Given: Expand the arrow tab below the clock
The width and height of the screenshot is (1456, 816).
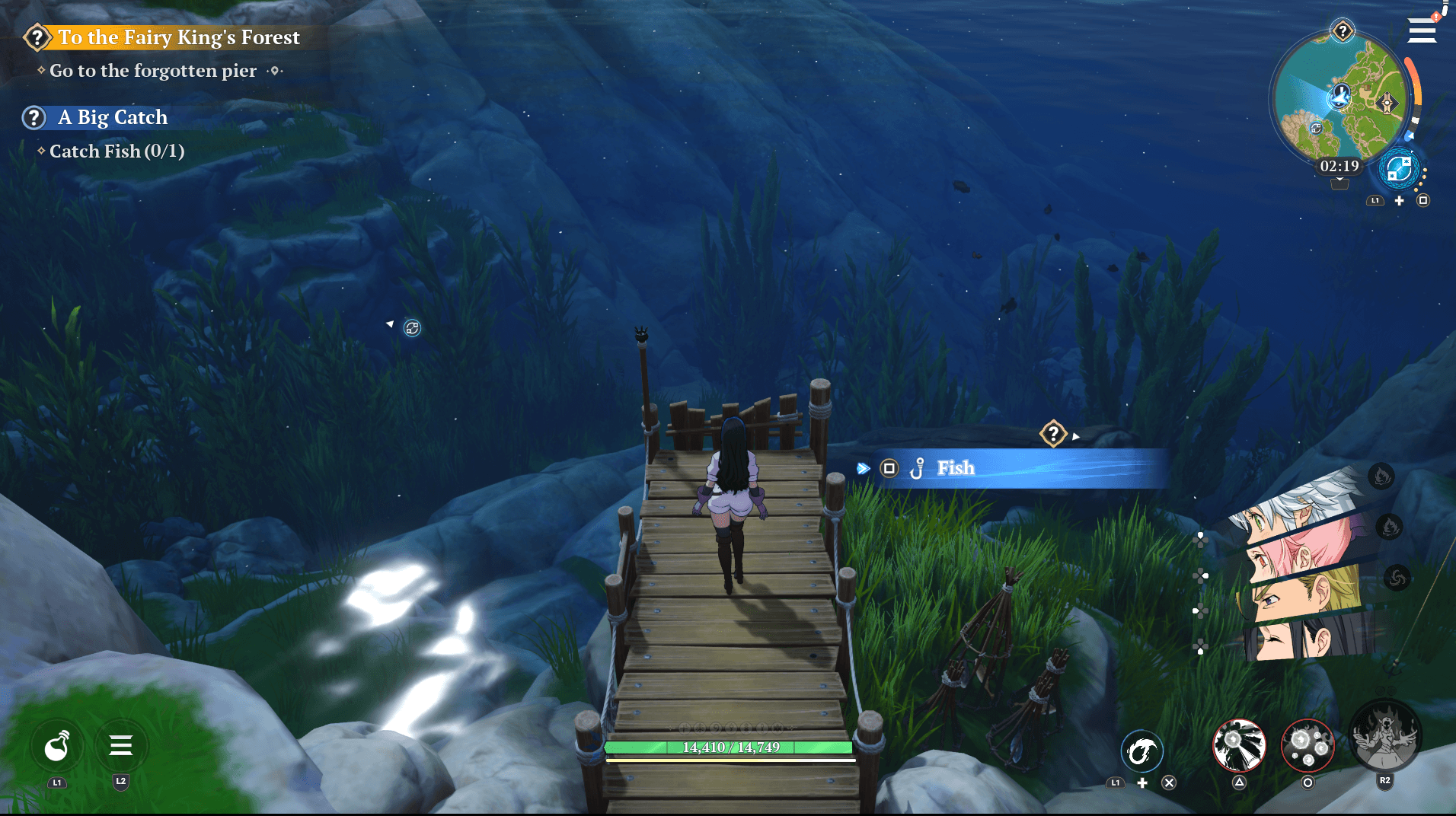Looking at the screenshot, I should (x=1339, y=183).
